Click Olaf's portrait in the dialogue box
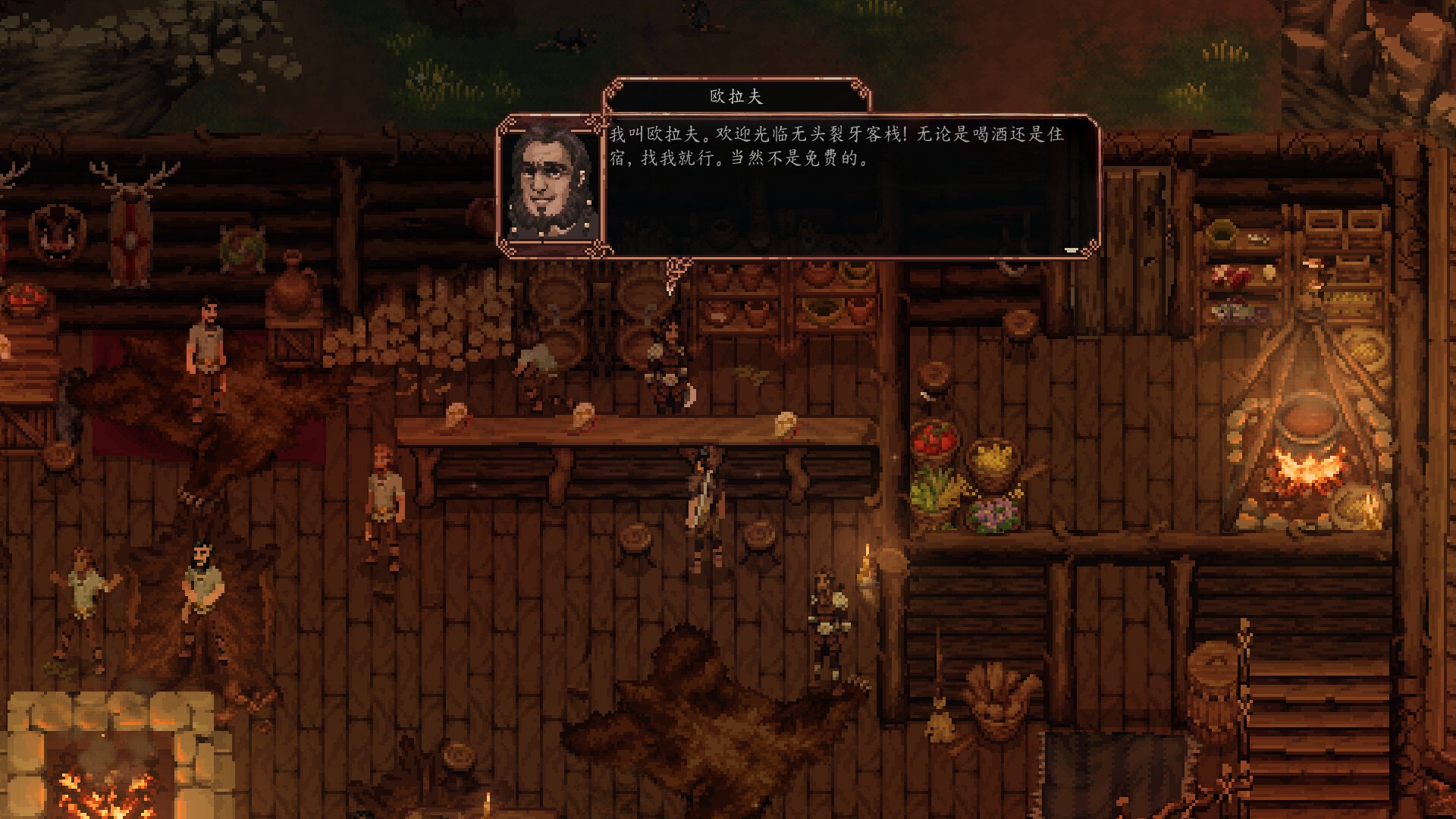The image size is (1456, 819). click(548, 184)
